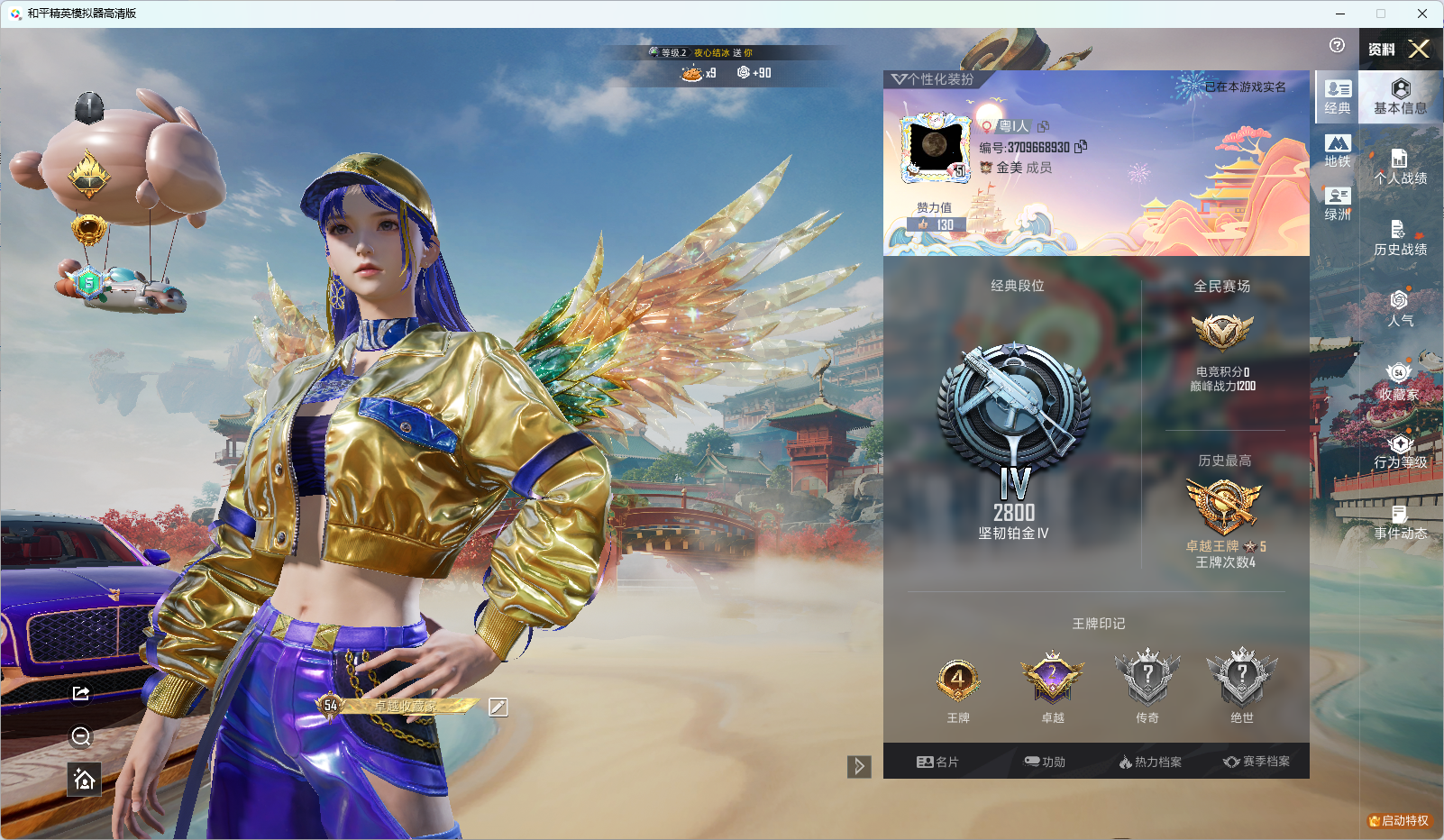
Task: Open the 赛季档案 bottom tab
Action: pyautogui.click(x=1257, y=762)
